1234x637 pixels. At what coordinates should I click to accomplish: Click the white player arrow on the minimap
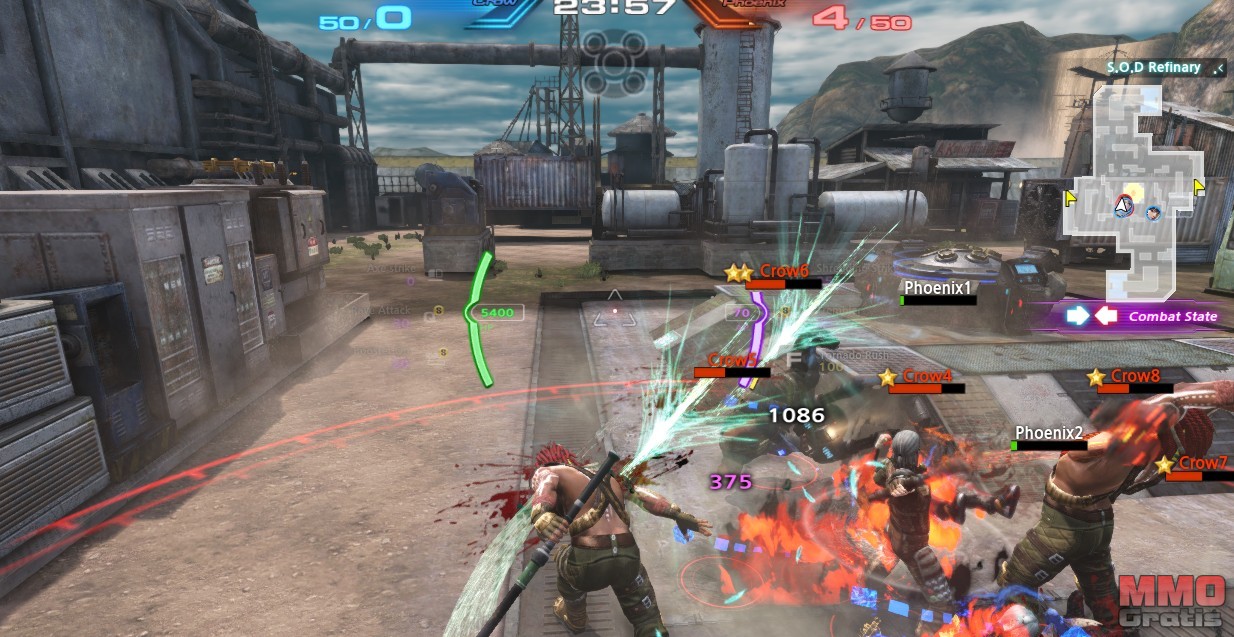1124,205
